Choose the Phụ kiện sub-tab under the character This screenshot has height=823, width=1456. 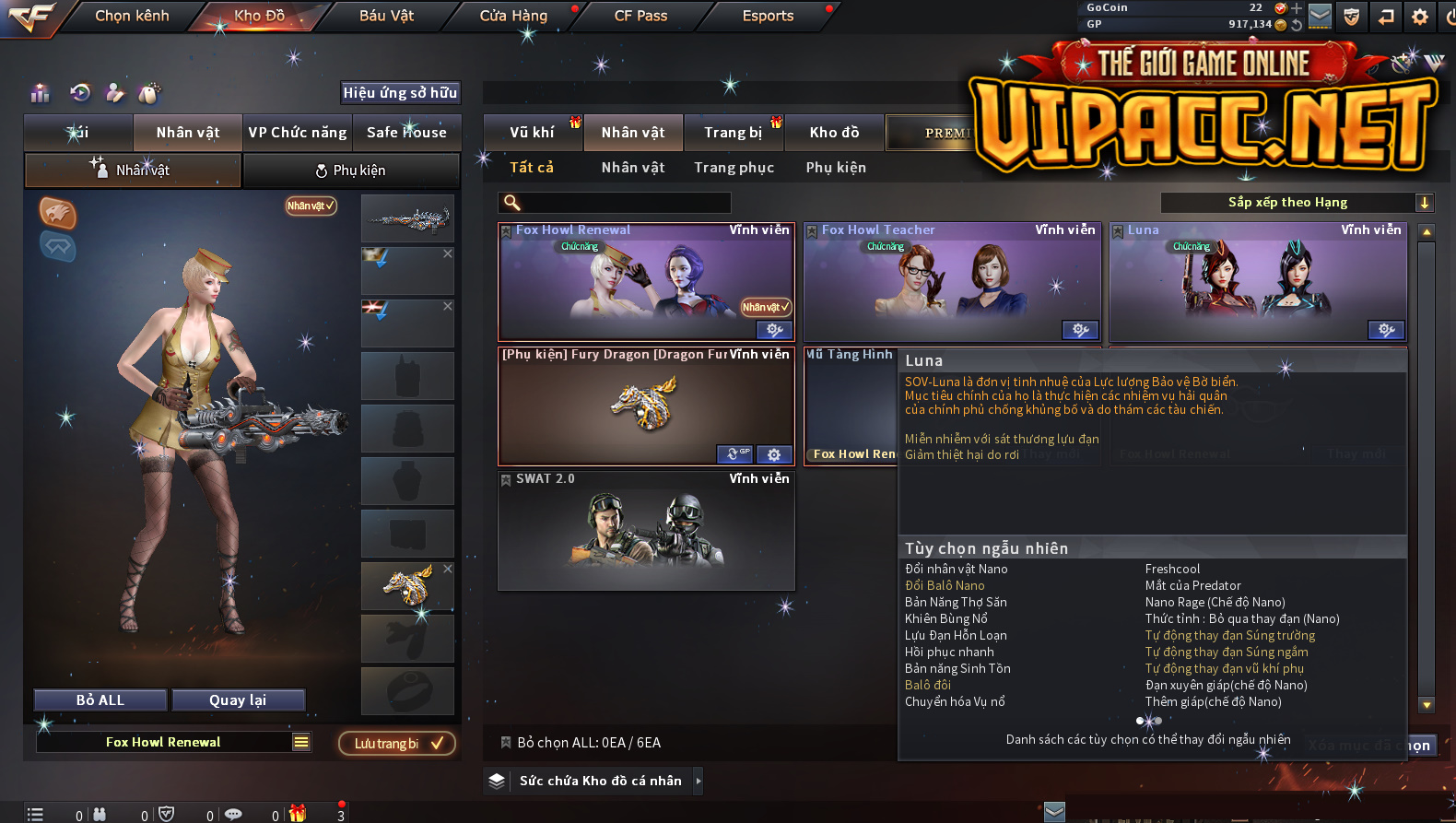(351, 170)
